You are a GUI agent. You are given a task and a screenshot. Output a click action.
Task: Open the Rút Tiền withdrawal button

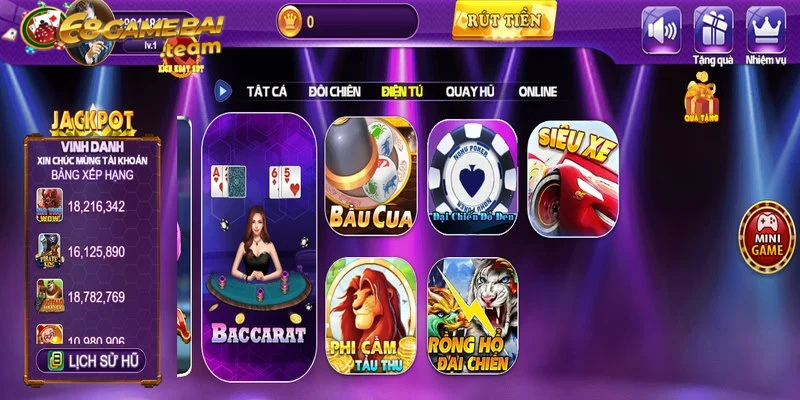tap(503, 20)
